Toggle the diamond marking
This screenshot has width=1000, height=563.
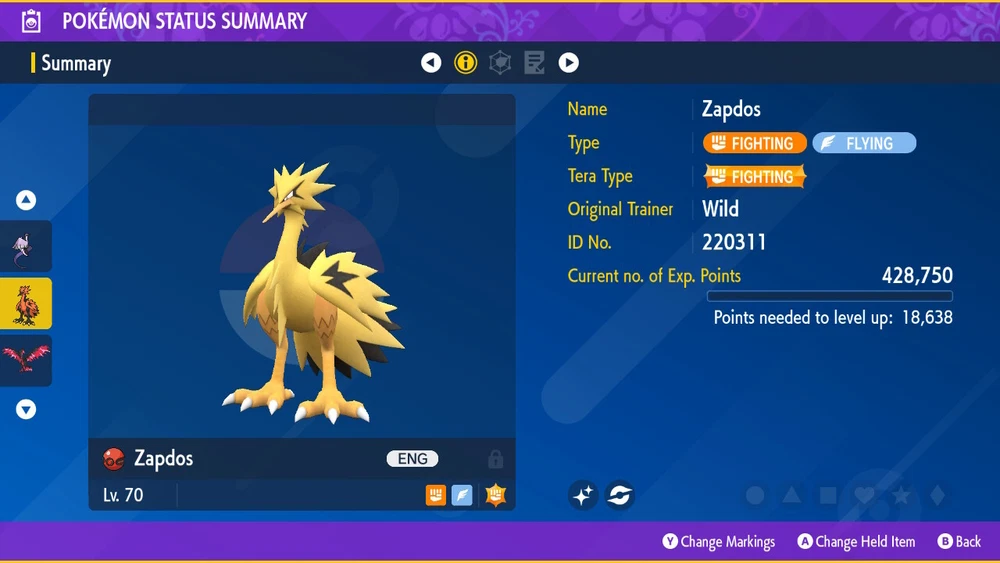(x=936, y=495)
